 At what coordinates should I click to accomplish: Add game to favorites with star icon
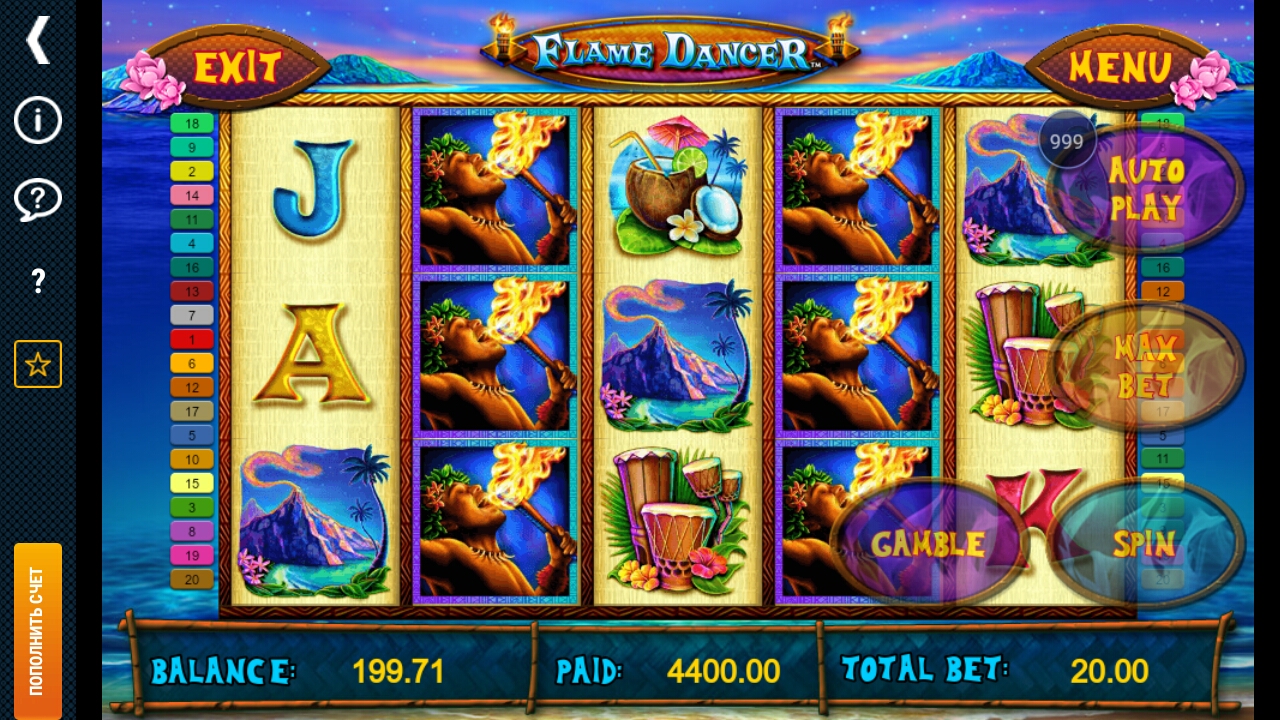click(38, 364)
